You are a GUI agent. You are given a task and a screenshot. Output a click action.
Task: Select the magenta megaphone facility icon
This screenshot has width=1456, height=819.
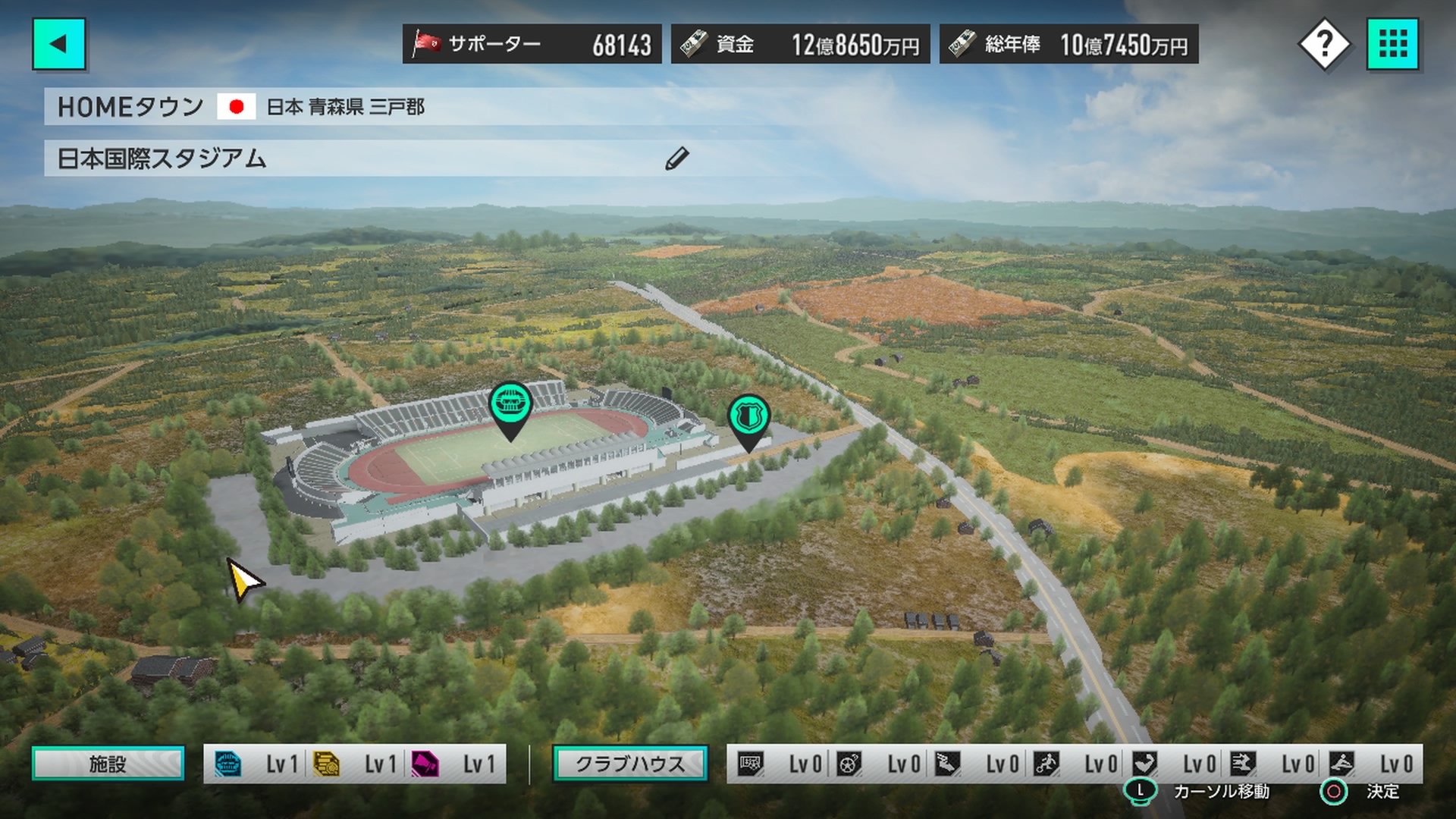[x=425, y=764]
